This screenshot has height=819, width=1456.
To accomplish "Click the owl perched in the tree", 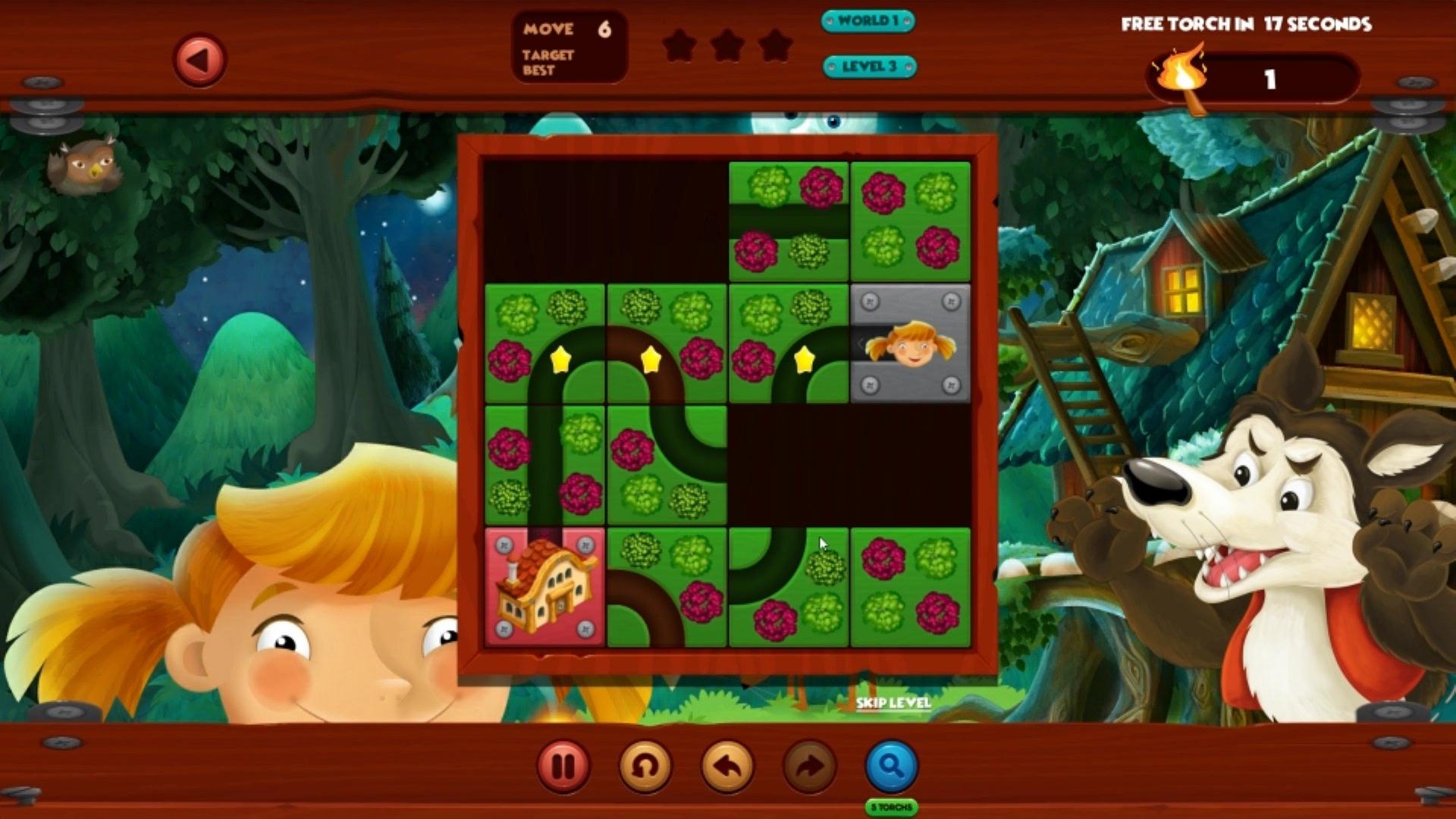I will pyautogui.click(x=86, y=165).
